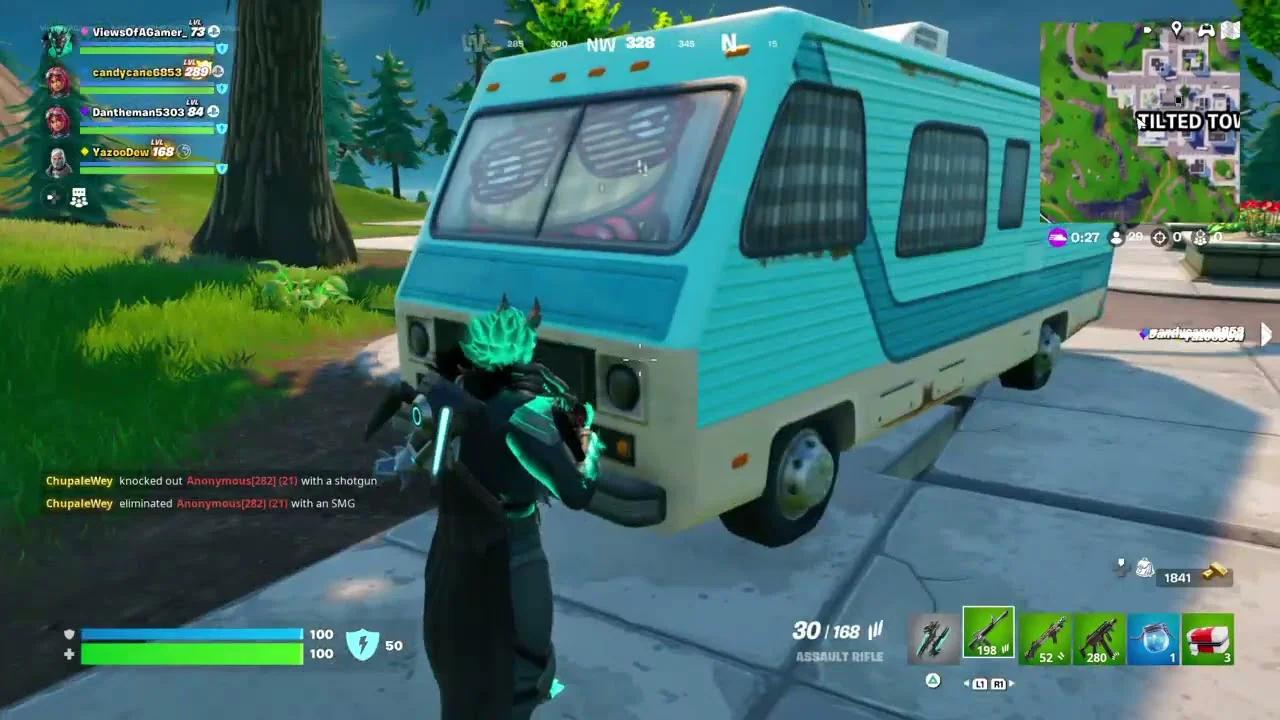Click the L1 button prompt
Image resolution: width=1280 pixels, height=720 pixels.
coord(981,683)
